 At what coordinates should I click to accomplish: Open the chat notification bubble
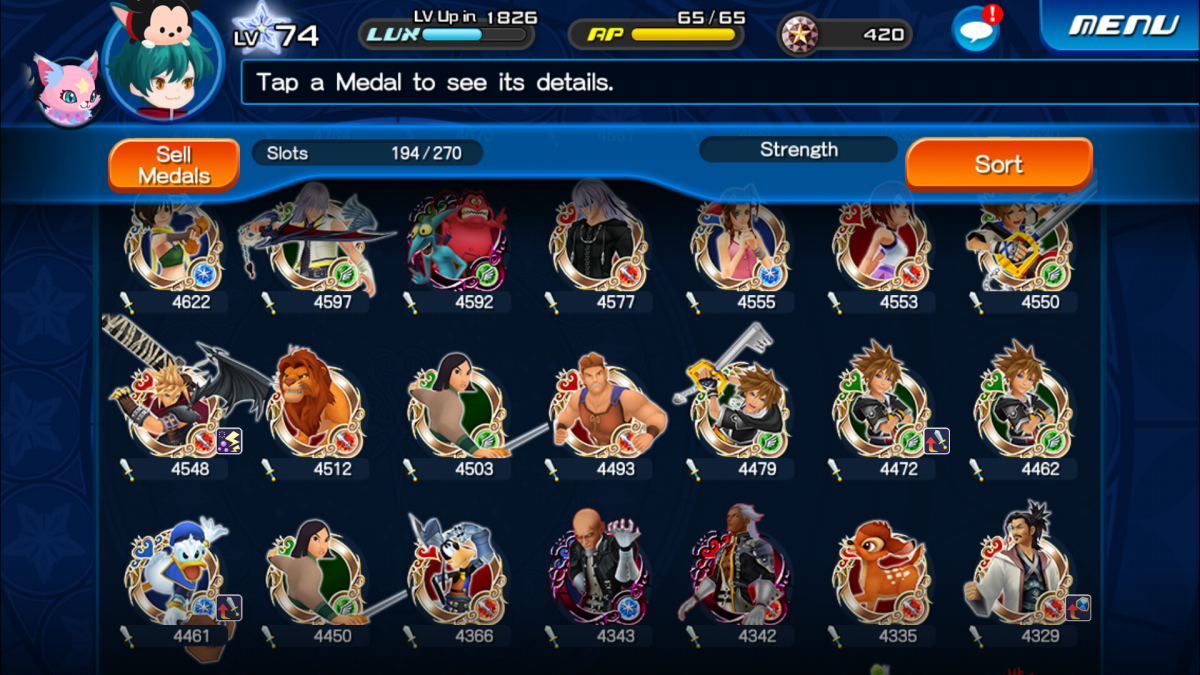[975, 30]
